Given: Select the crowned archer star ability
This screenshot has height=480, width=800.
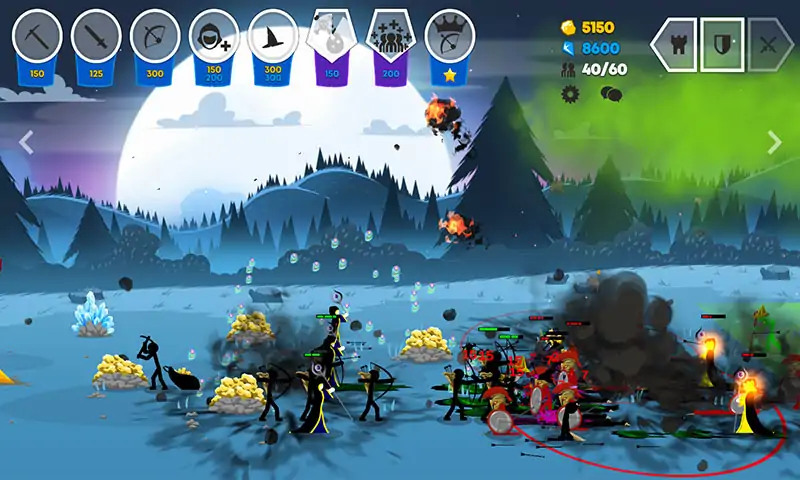Looking at the screenshot, I should (x=450, y=38).
